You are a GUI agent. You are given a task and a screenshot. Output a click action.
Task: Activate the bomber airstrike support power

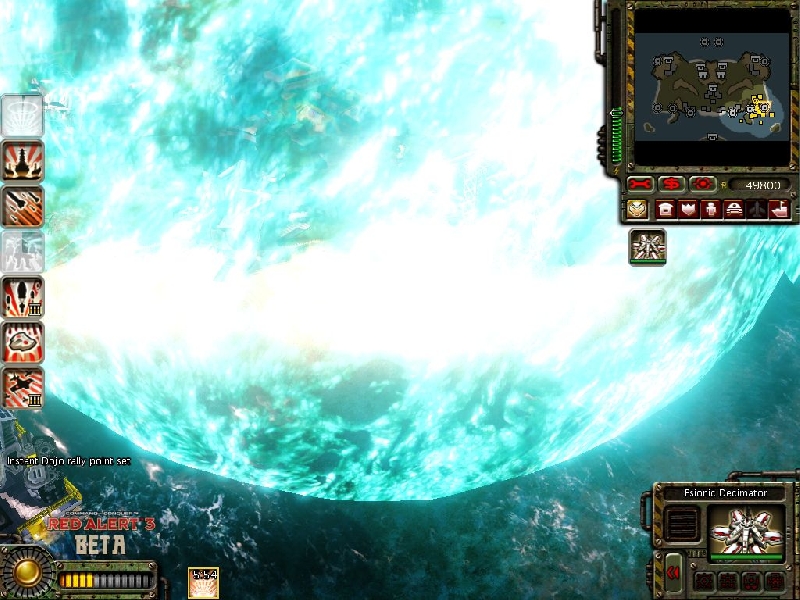pos(22,387)
